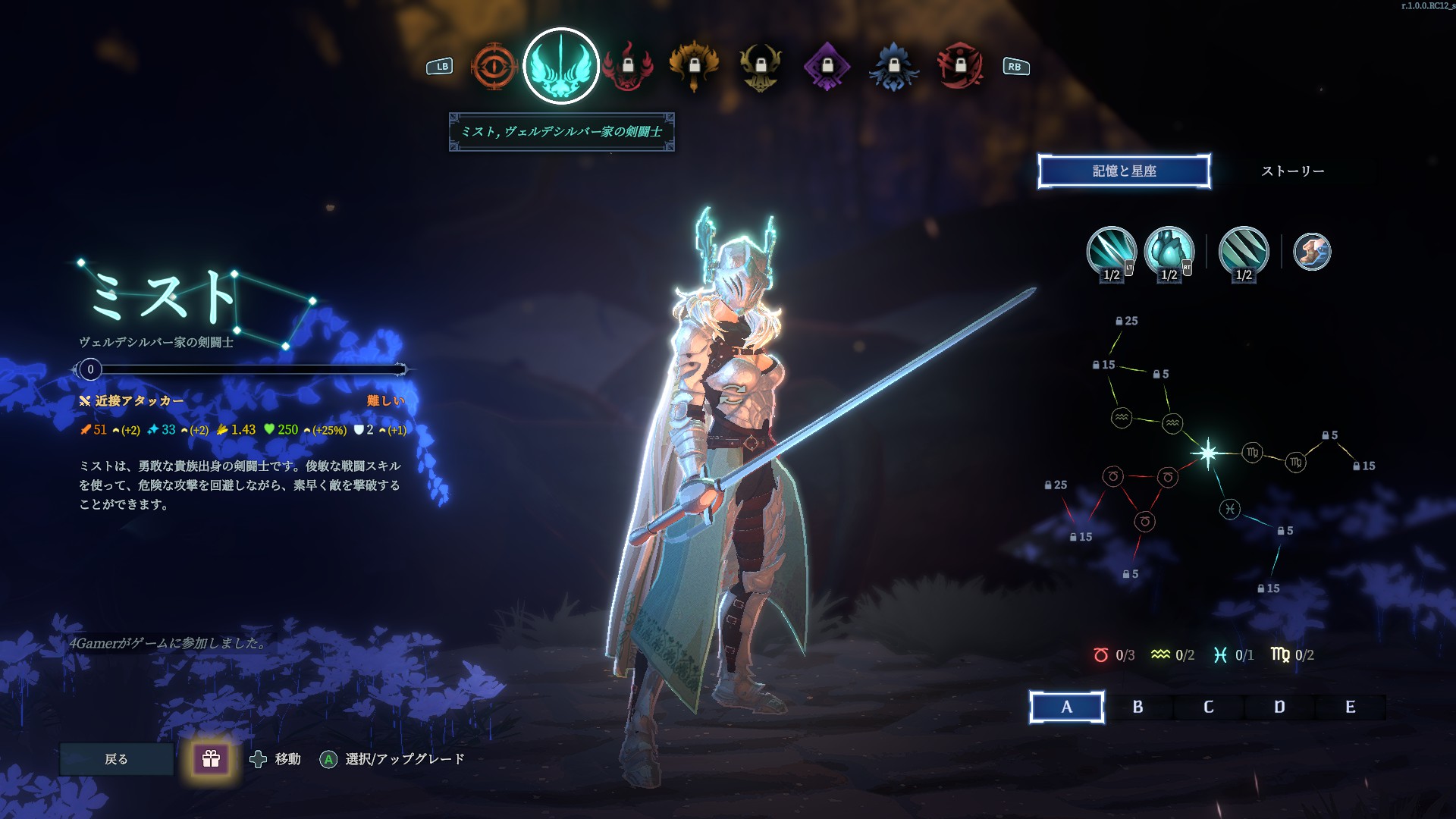Choose the locked red flame character emblem
1456x819 pixels.
coord(628,67)
